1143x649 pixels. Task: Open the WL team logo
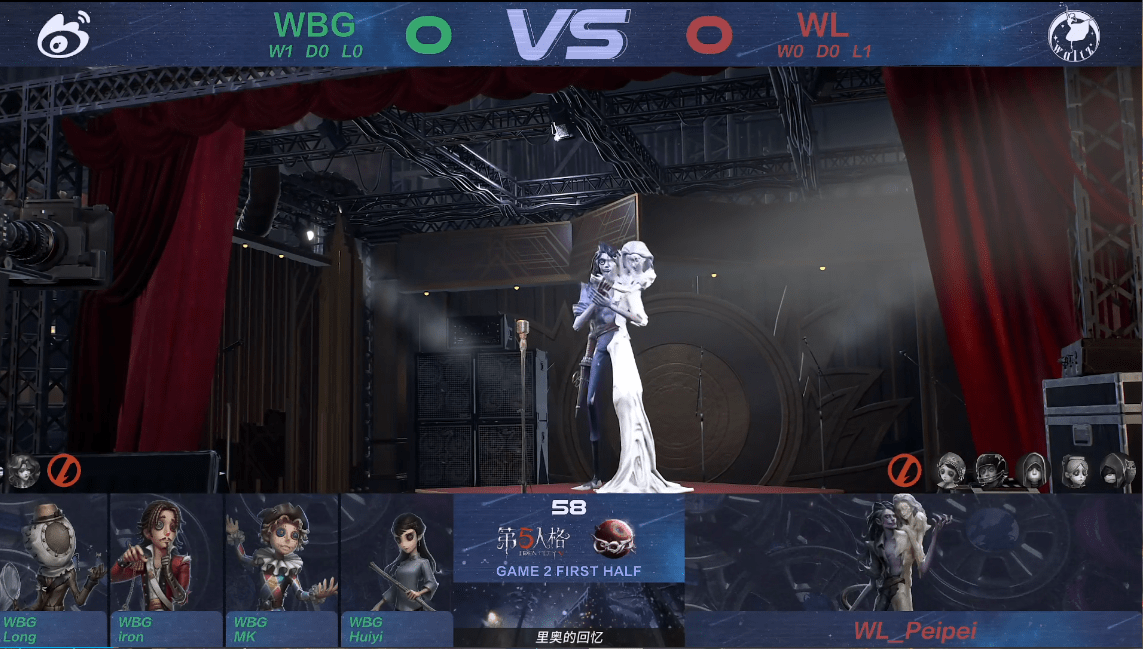(1074, 35)
